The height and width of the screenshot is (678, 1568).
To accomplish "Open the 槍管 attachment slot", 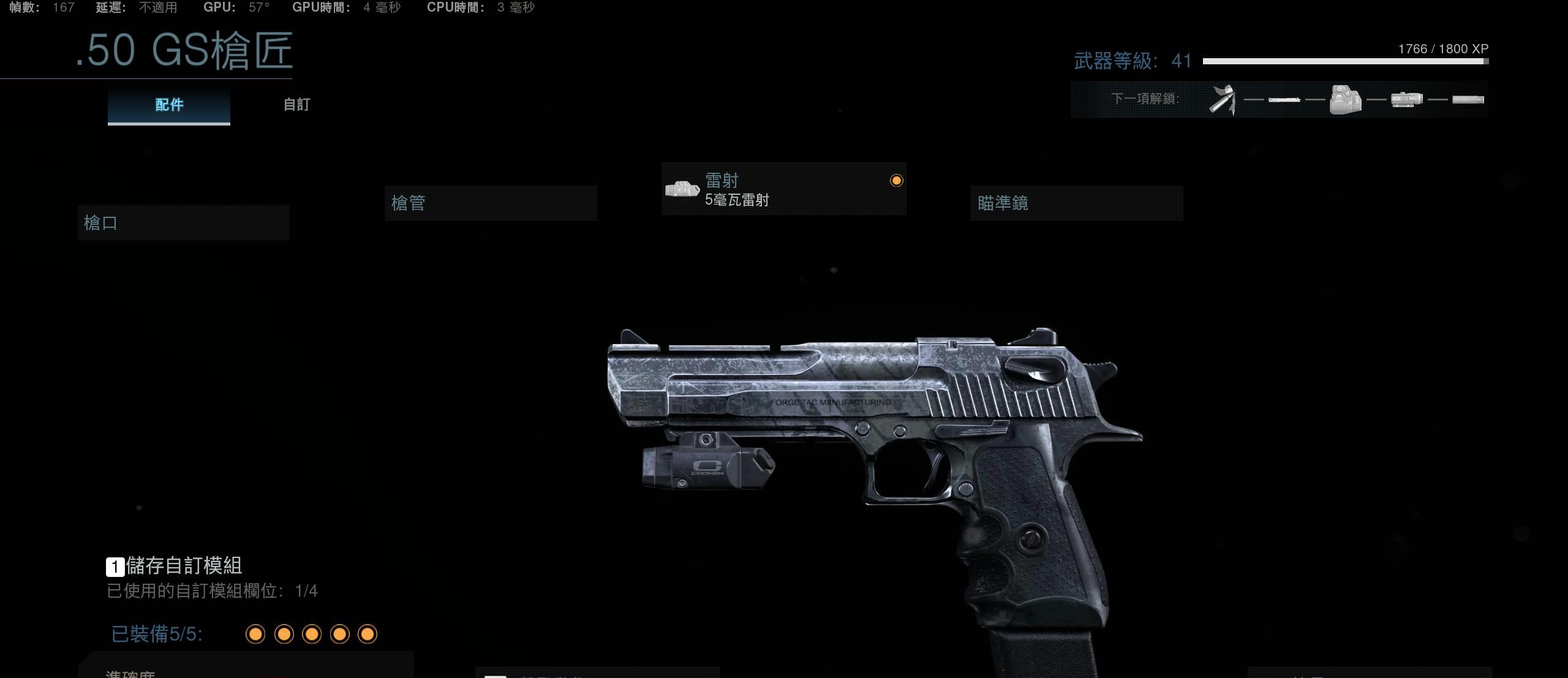I will pos(491,203).
